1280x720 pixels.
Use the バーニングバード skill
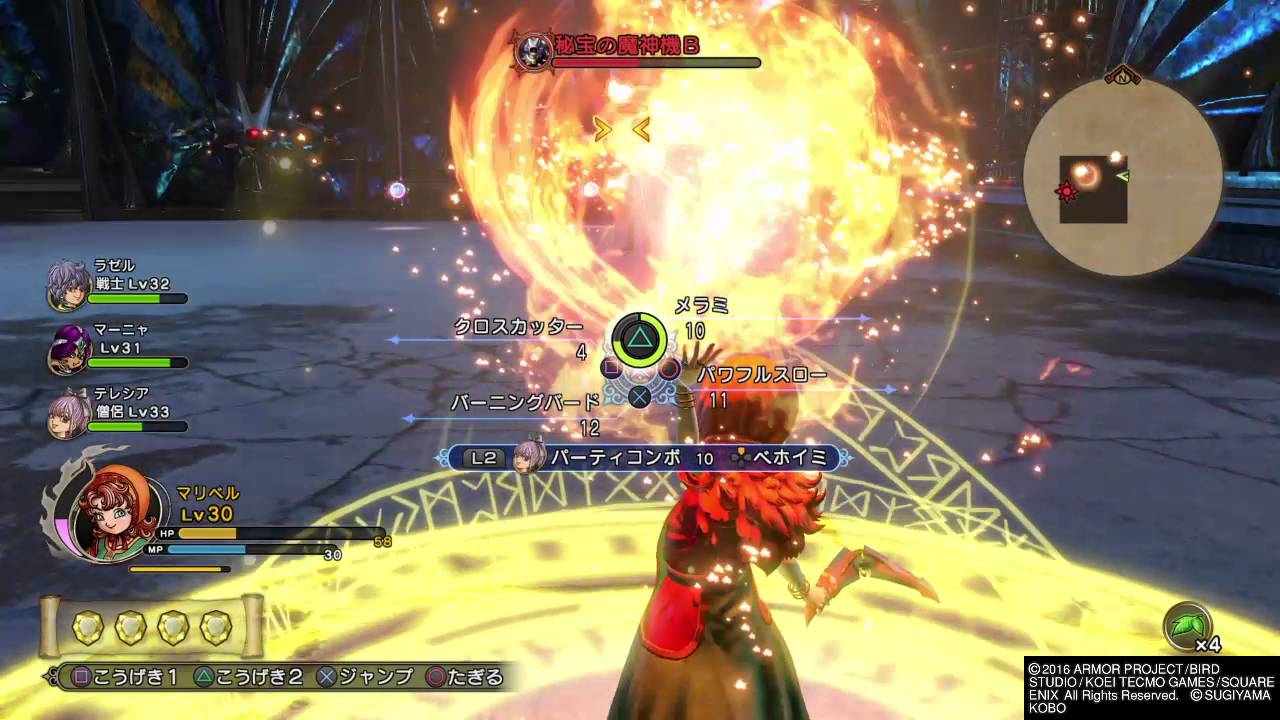525,403
